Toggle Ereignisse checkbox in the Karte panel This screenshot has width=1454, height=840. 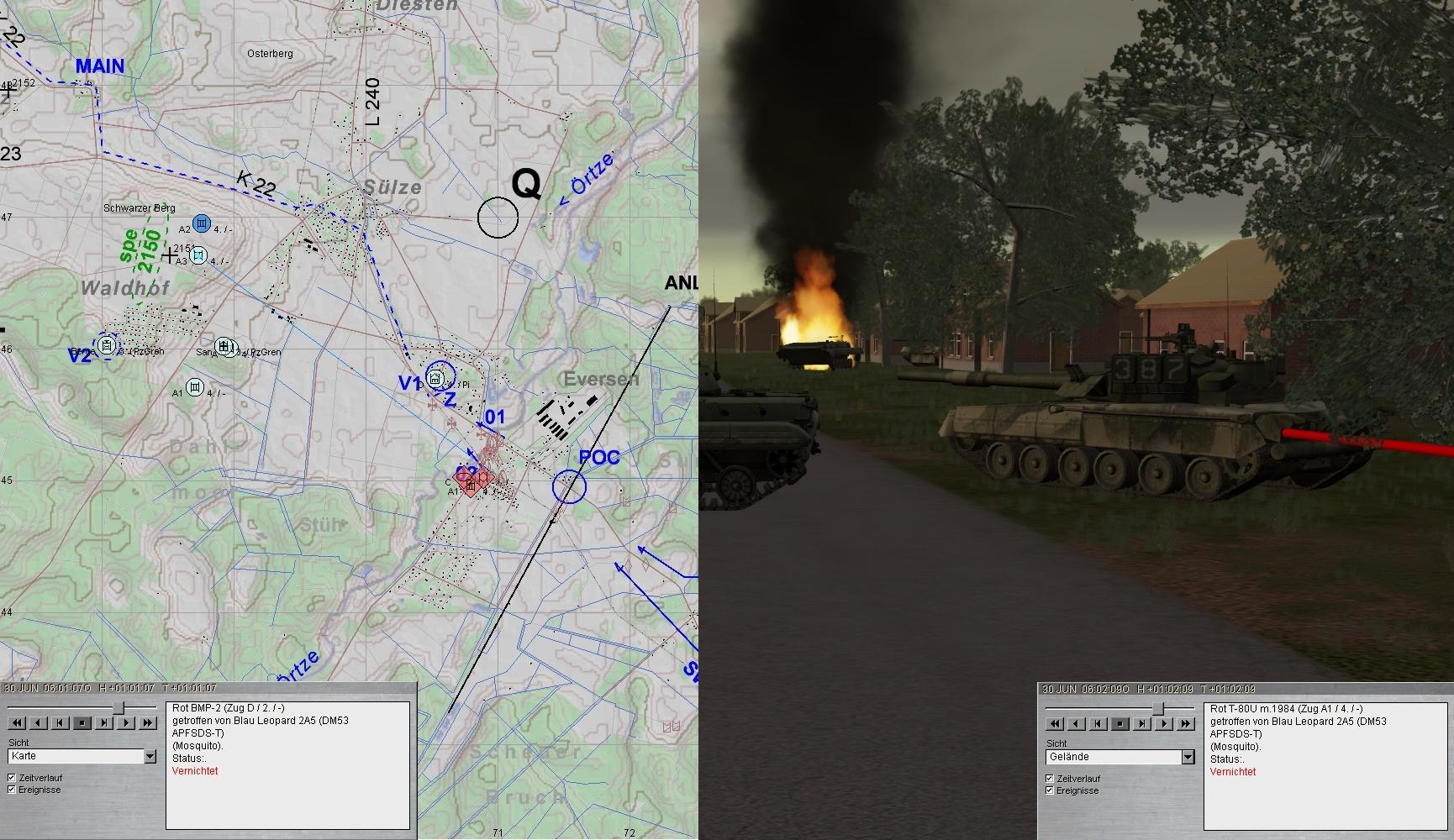(x=12, y=790)
